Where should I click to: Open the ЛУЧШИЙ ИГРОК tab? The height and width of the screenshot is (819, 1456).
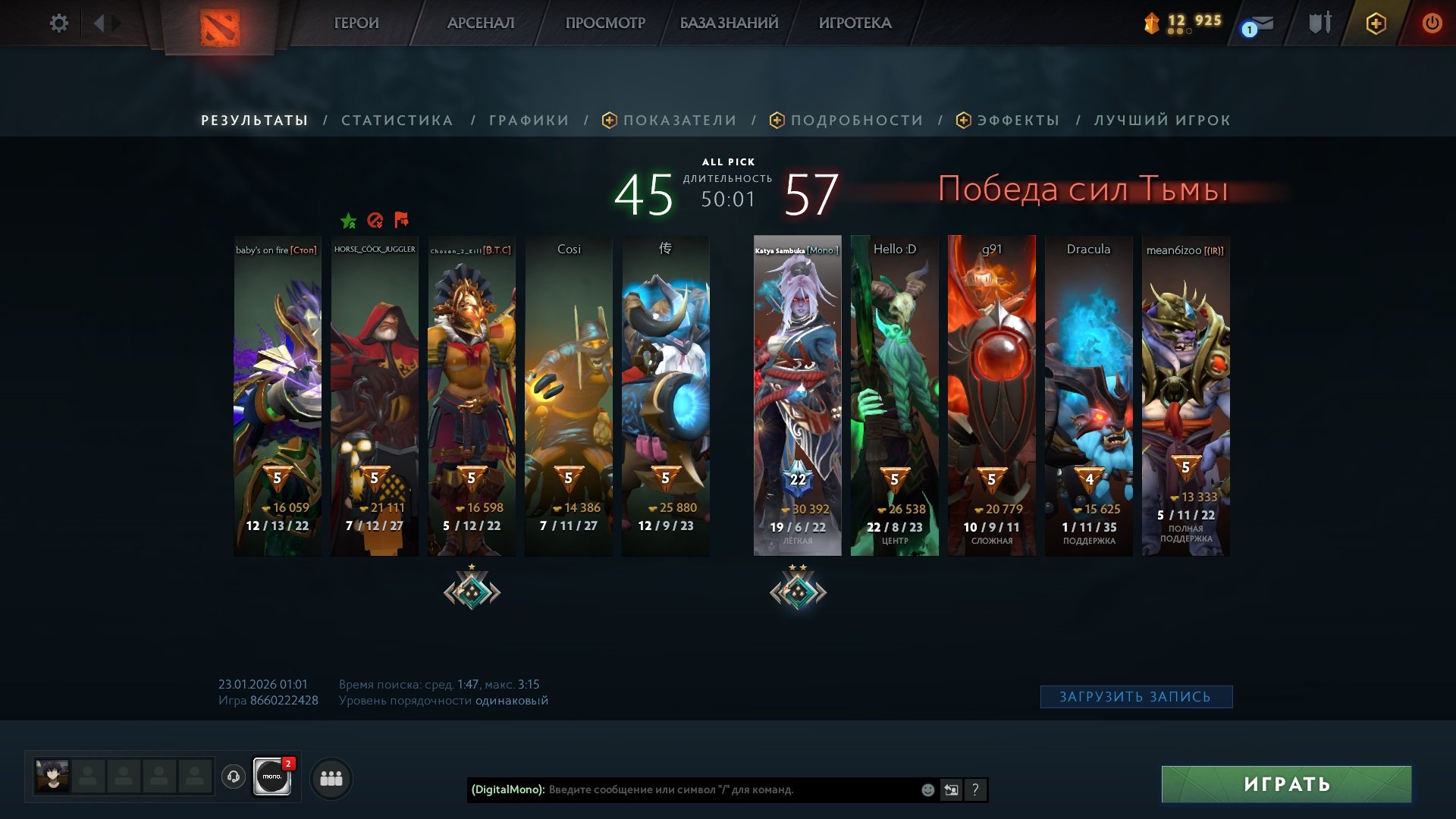point(1162,120)
